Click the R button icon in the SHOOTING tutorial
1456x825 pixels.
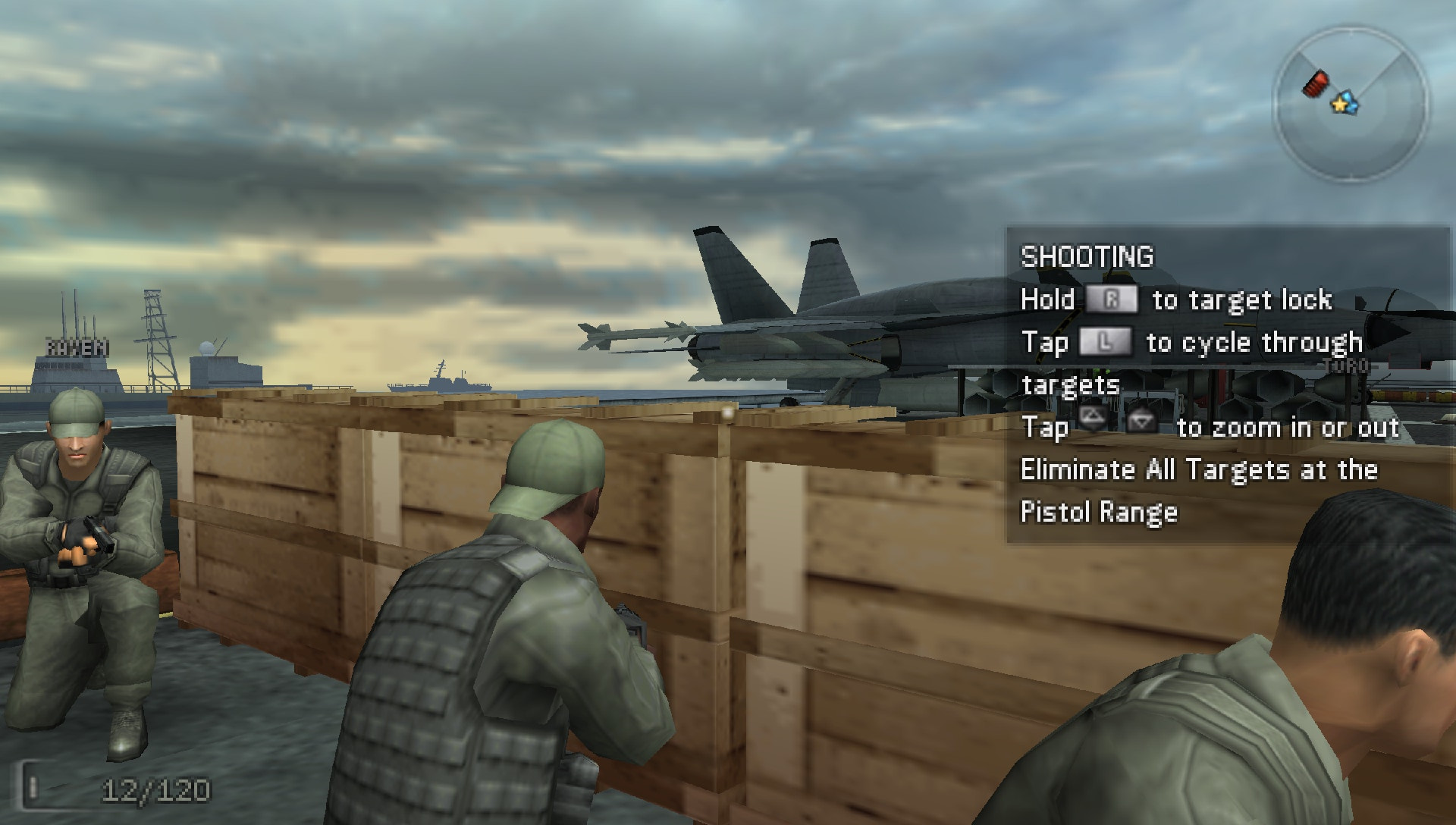[1112, 299]
